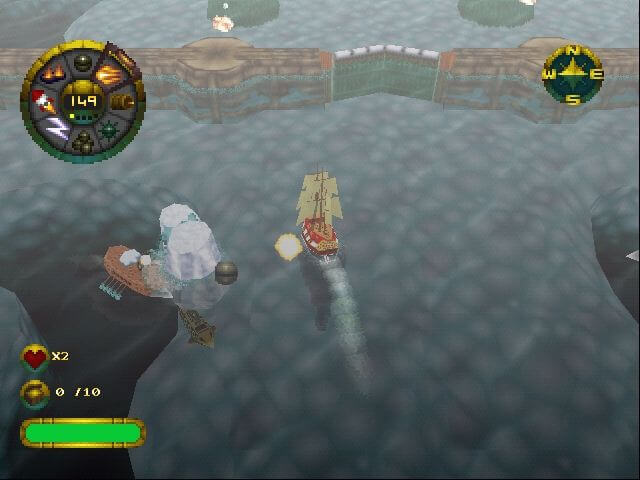The width and height of the screenshot is (640, 480).
Task: Click the red heart lives icon
Action: (x=35, y=357)
